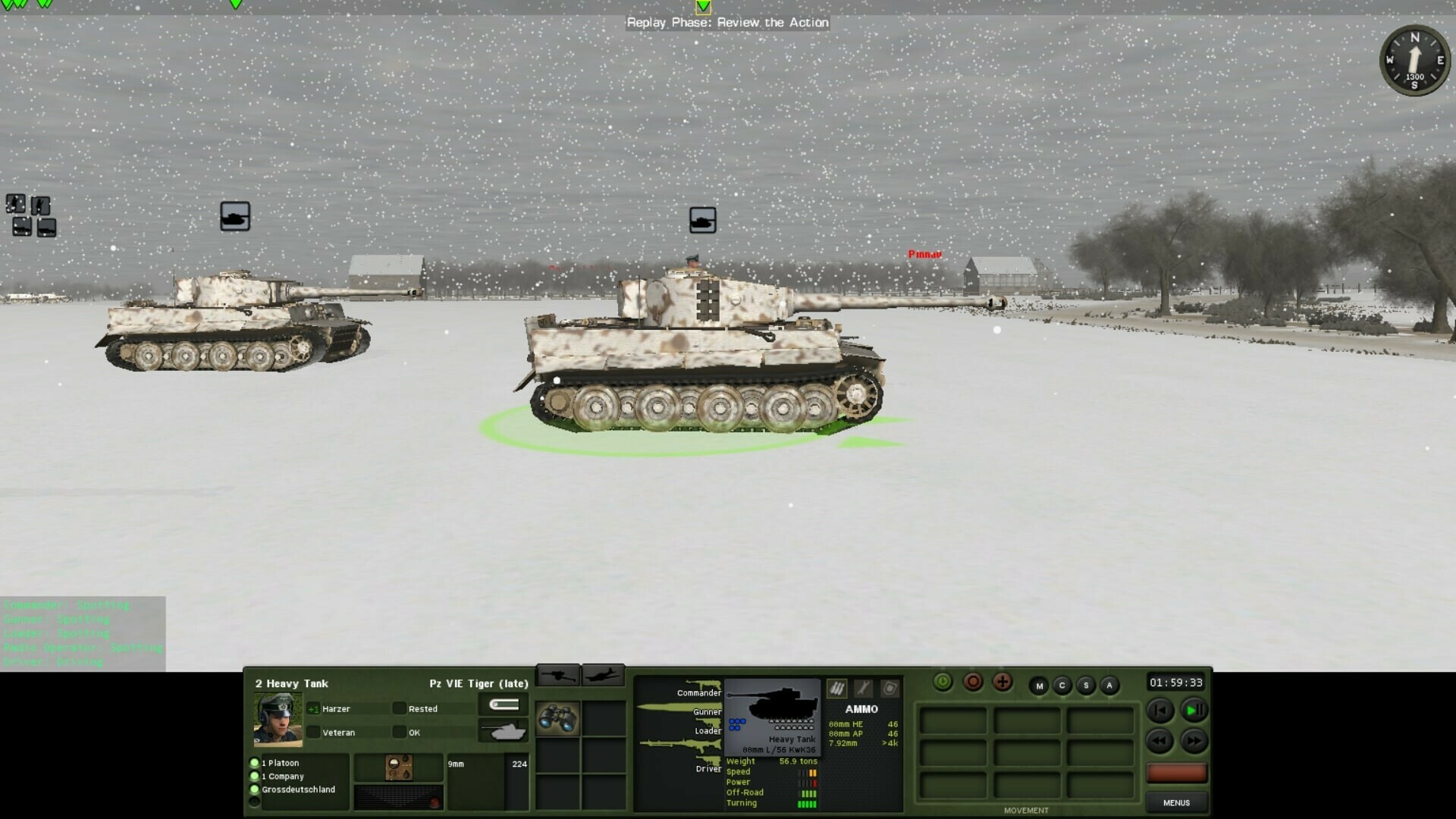1456x819 pixels.
Task: Click the red target command icon
Action: [x=973, y=682]
